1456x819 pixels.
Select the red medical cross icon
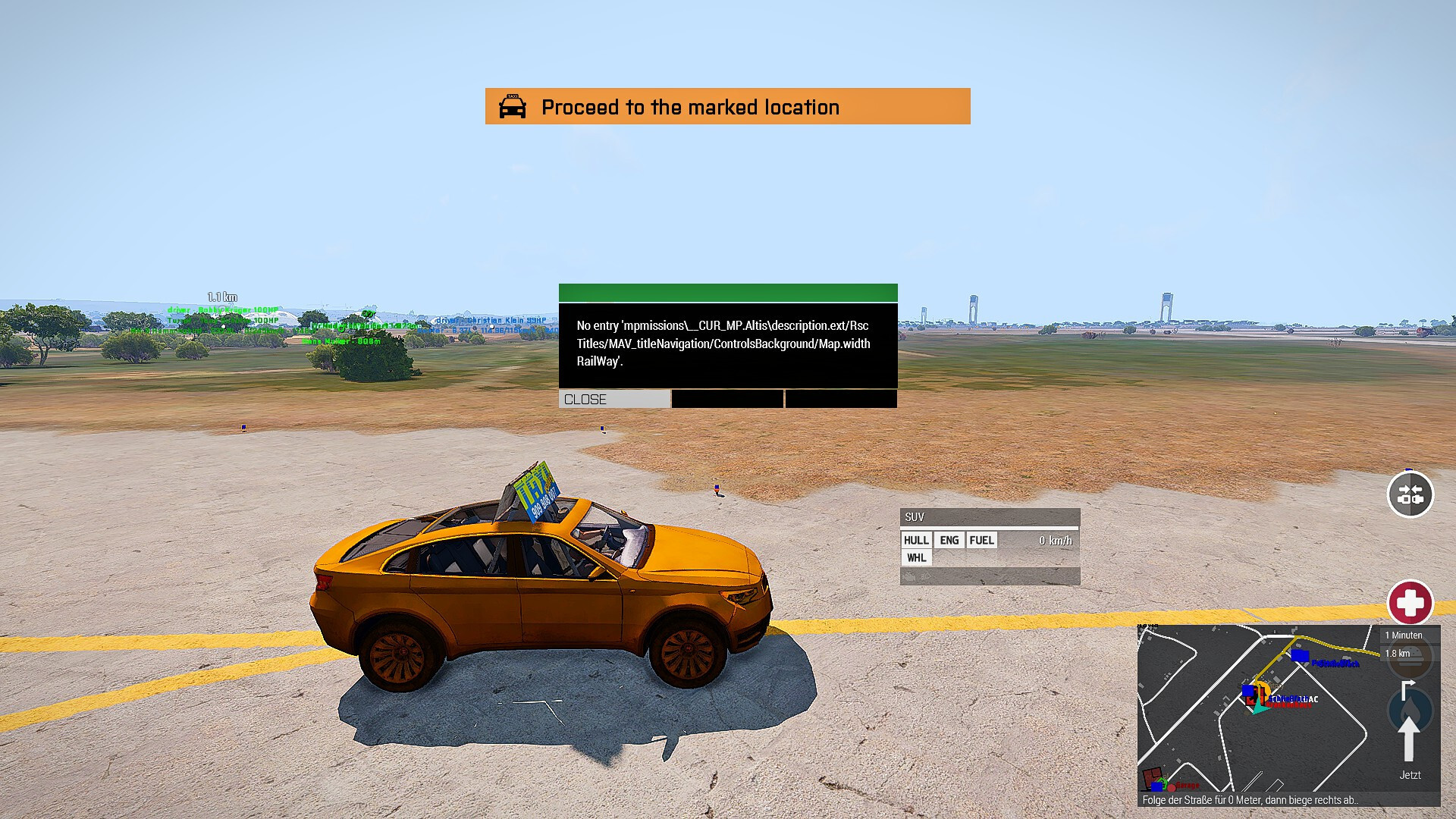[x=1410, y=603]
